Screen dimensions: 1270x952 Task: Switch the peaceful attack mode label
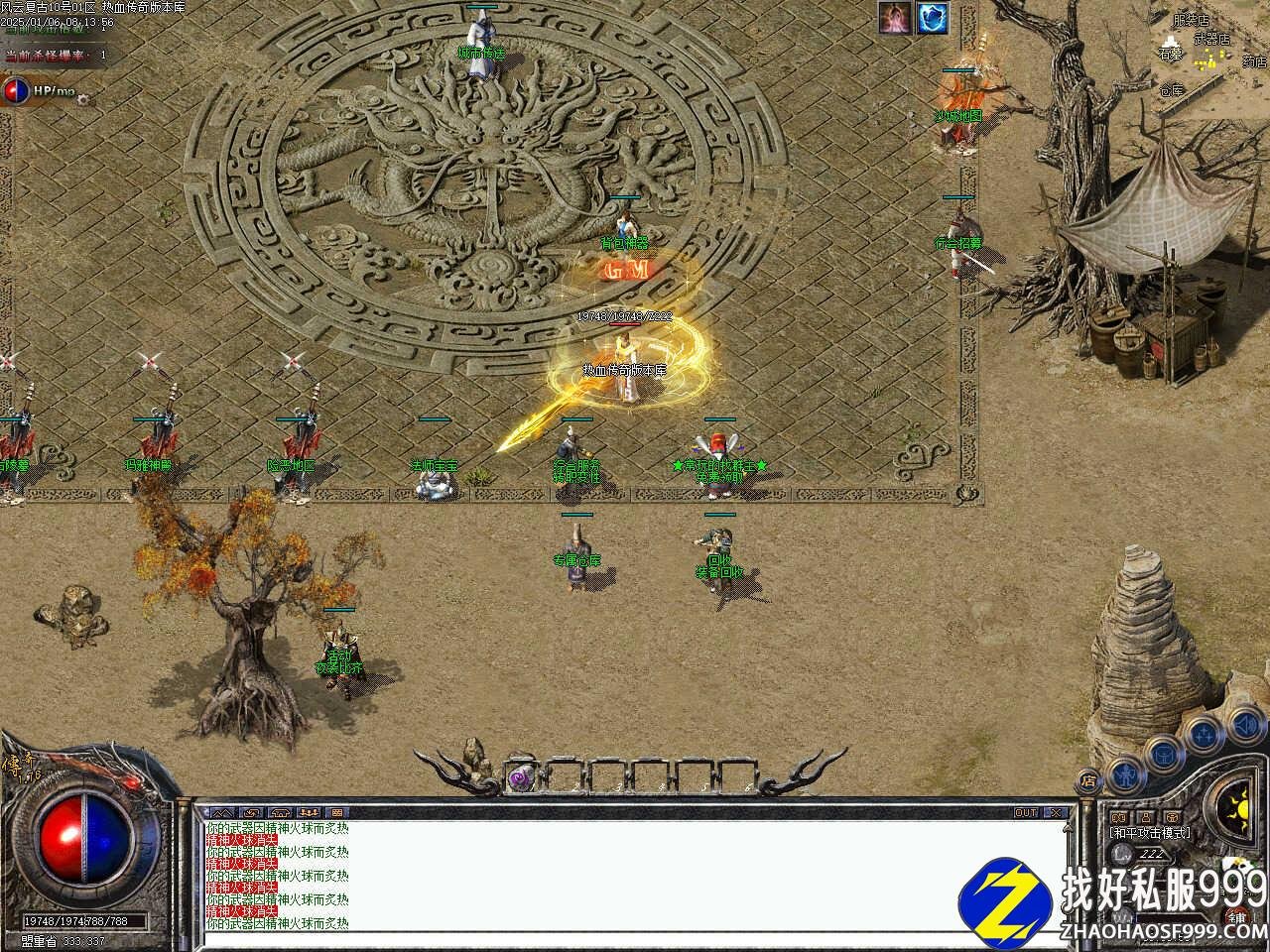pyautogui.click(x=1150, y=833)
